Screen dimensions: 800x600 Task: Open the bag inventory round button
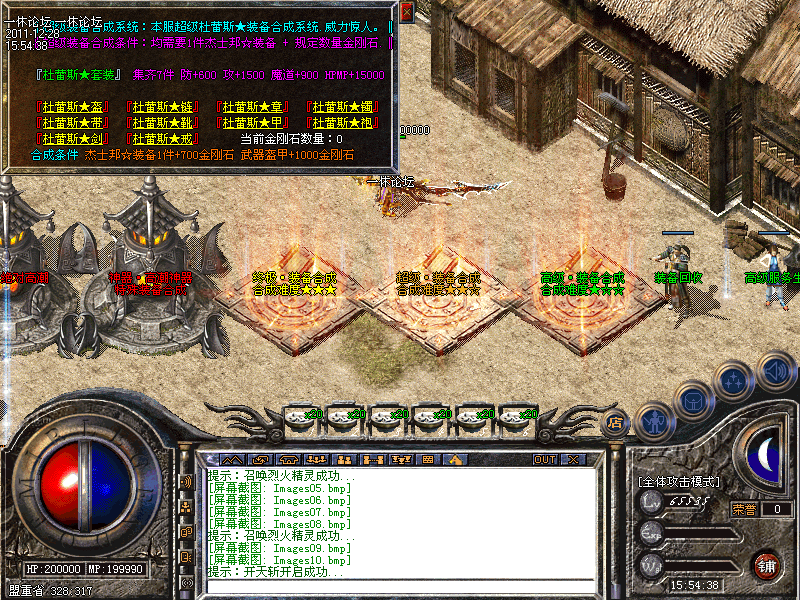tap(694, 400)
